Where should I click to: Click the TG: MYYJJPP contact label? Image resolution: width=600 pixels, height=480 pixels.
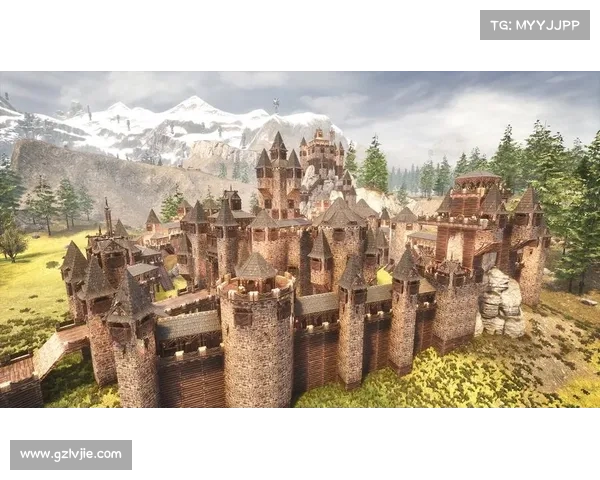tap(535, 25)
